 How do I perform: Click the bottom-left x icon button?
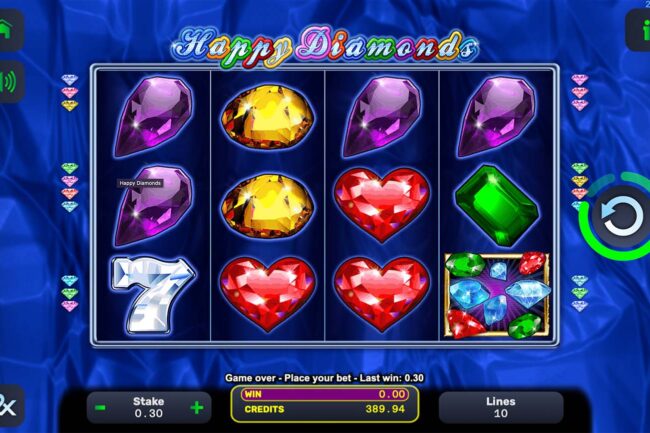9,407
